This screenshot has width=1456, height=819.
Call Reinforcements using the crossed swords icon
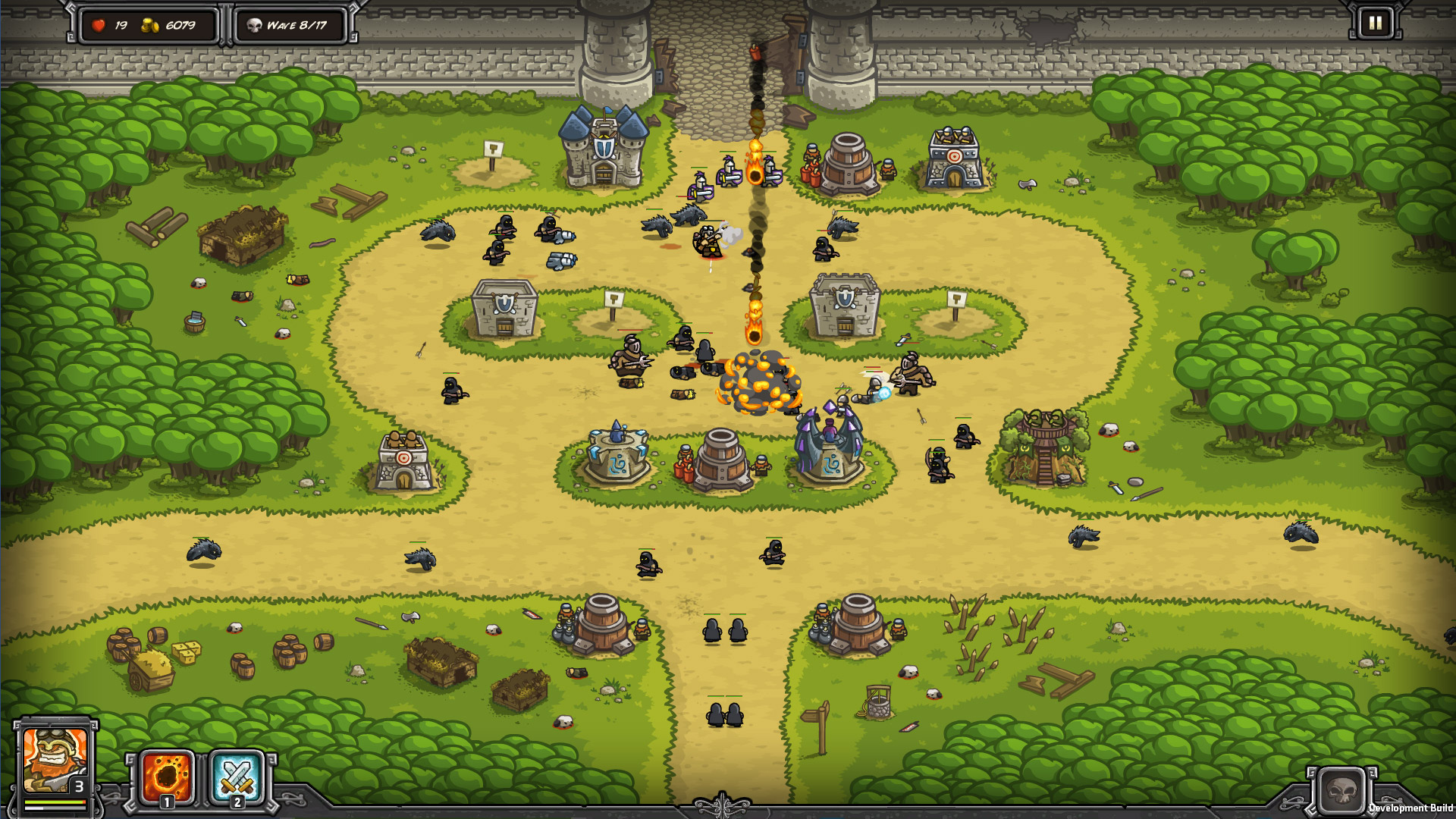235,778
